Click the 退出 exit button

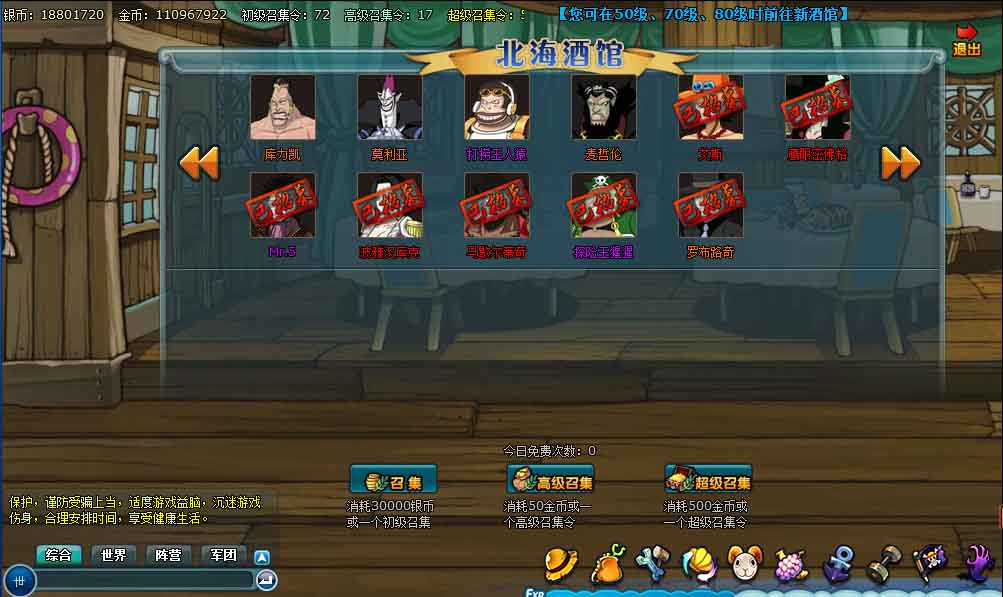tap(966, 40)
